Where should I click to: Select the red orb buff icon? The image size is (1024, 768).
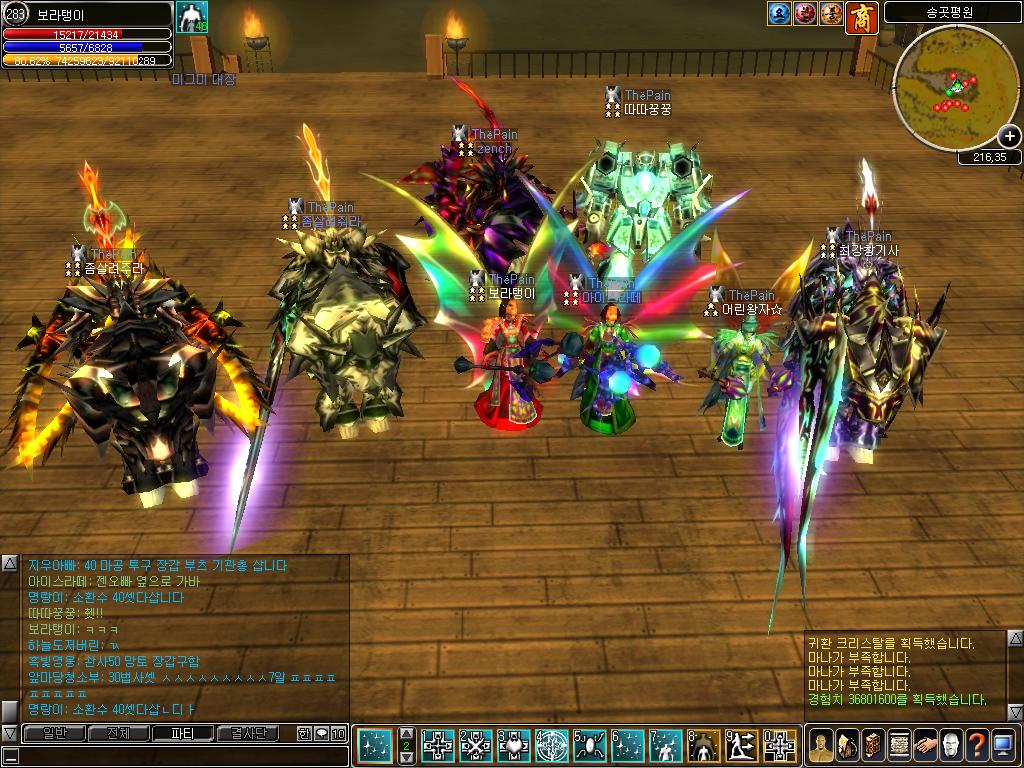point(805,14)
